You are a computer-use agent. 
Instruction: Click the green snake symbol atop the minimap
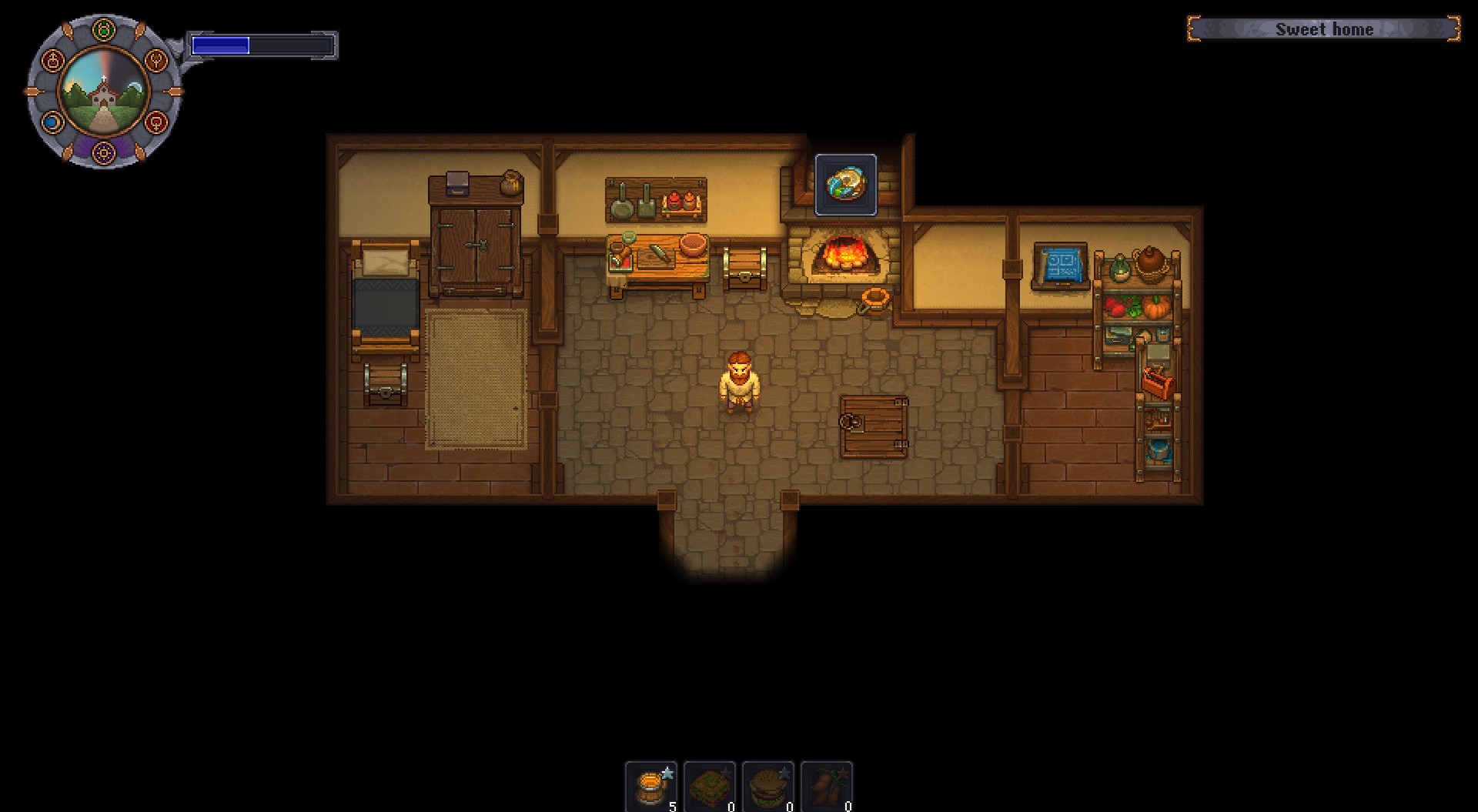pos(104,29)
